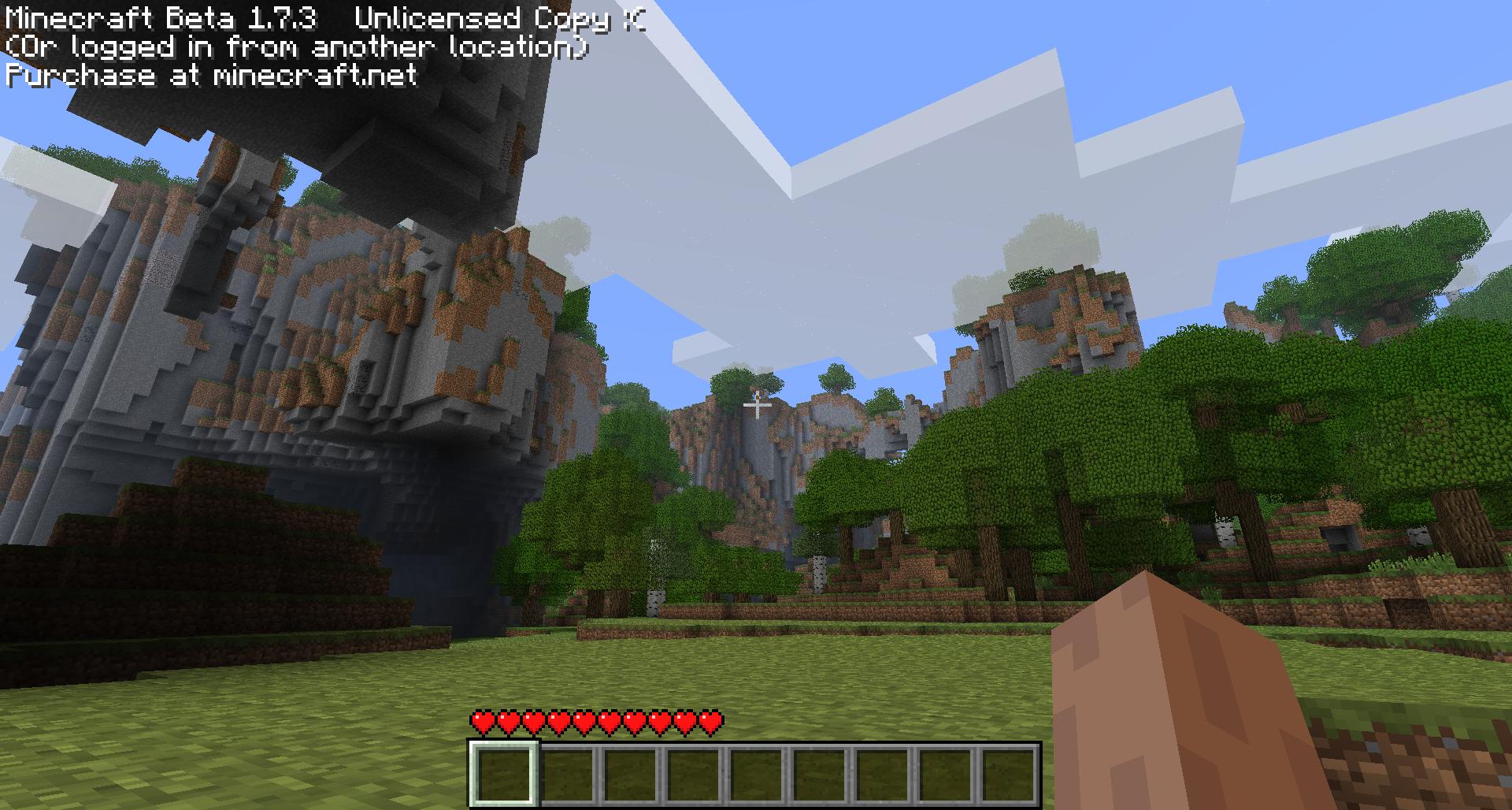Select the highlighted hotbar slot
The width and height of the screenshot is (1512, 810).
504,774
